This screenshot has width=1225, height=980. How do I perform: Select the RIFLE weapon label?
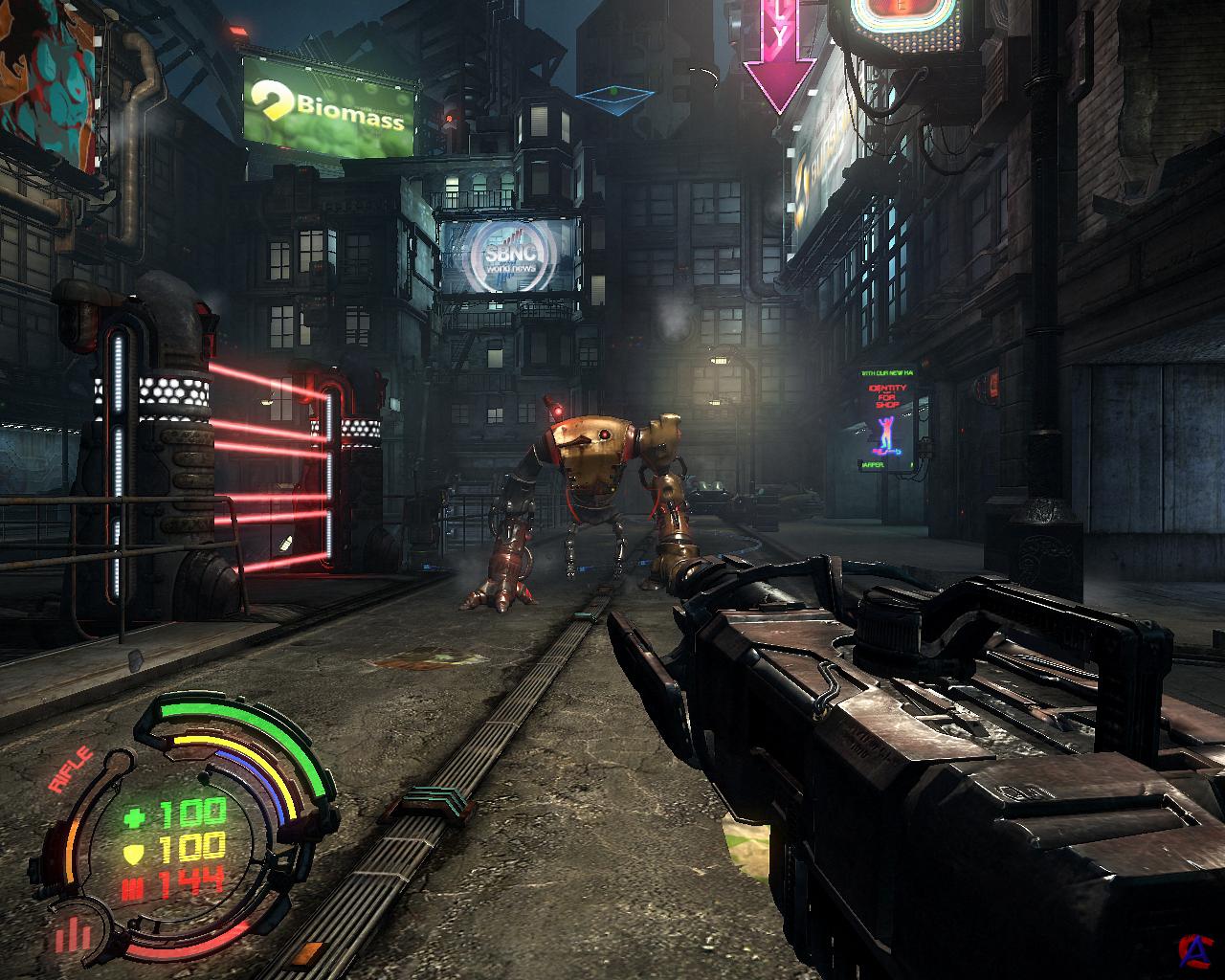point(71,769)
